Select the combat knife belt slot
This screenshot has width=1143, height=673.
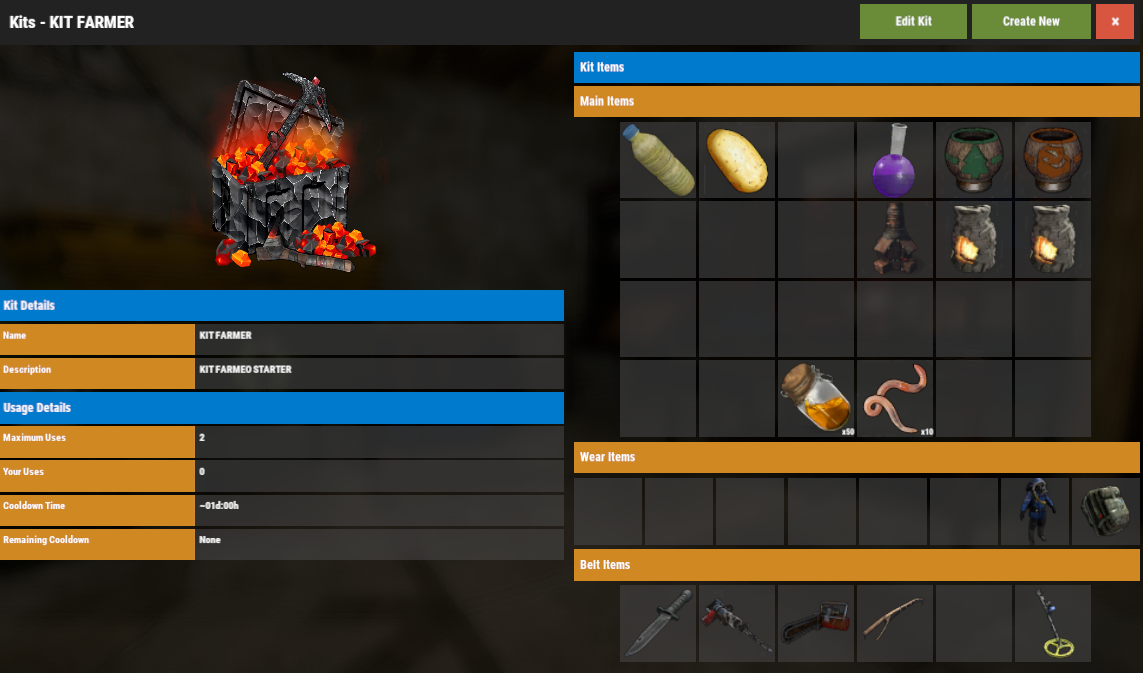click(658, 623)
